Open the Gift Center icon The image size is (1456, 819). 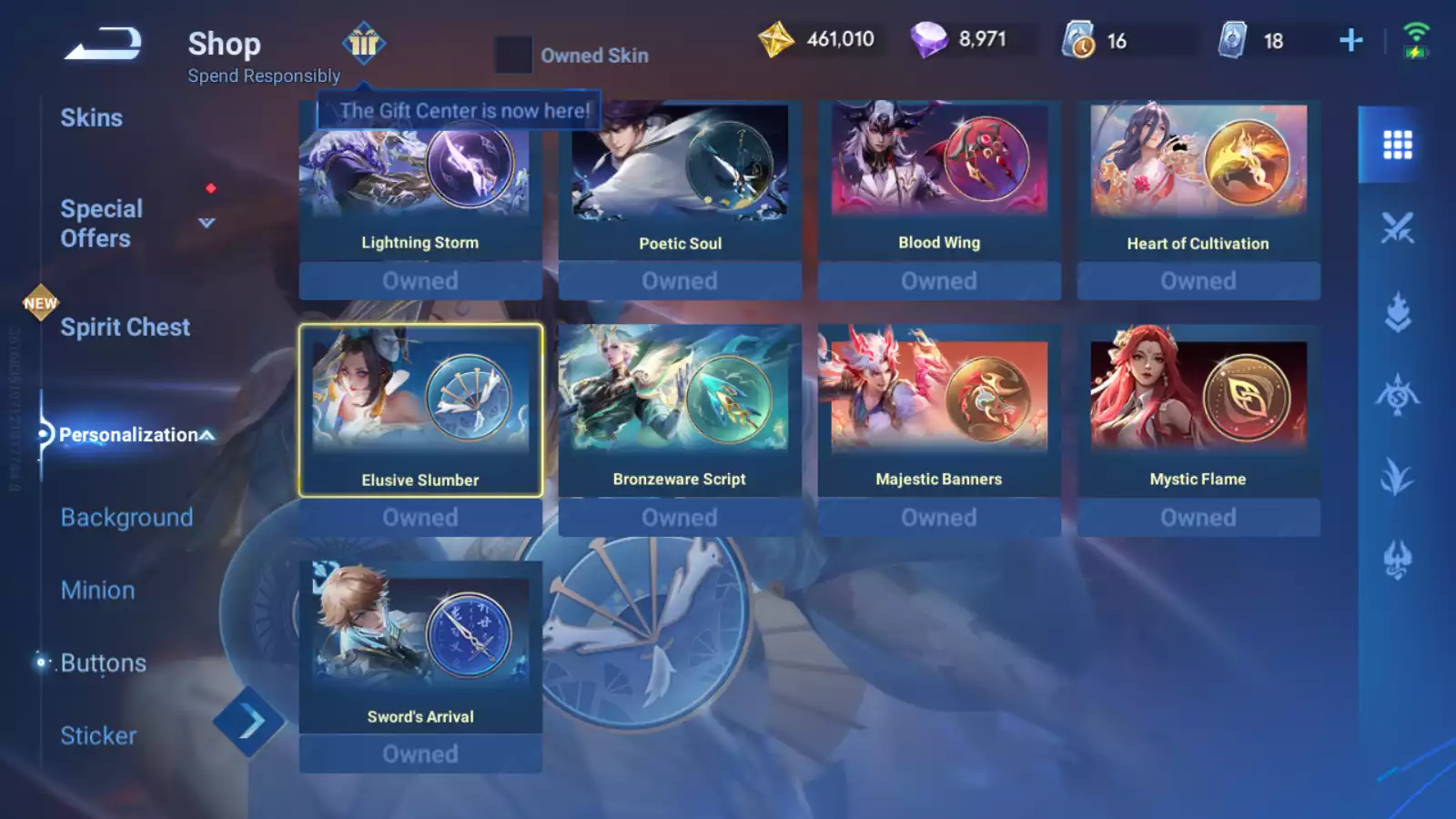point(364,43)
